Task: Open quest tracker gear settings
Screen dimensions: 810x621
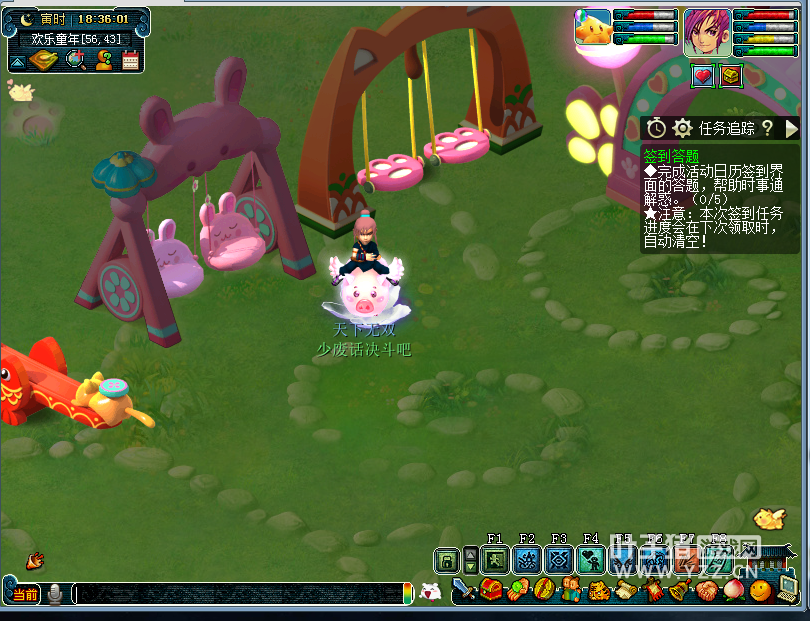Action: [683, 128]
